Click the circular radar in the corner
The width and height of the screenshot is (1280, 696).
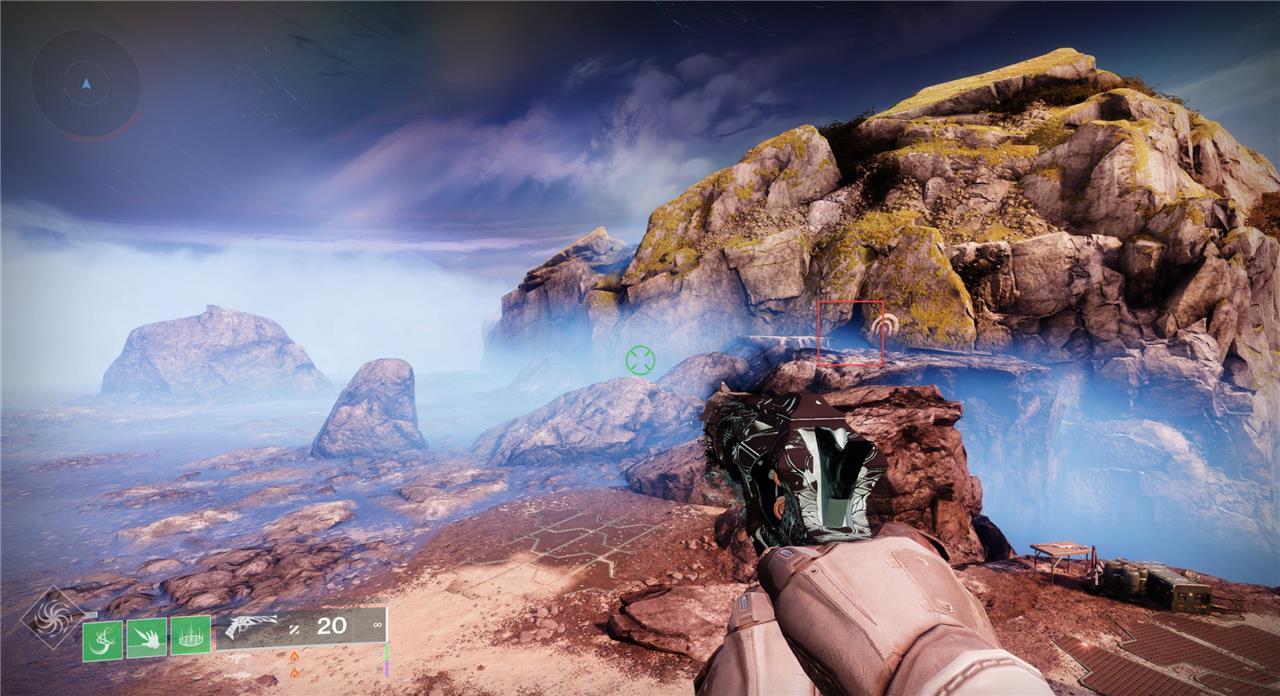coord(86,84)
